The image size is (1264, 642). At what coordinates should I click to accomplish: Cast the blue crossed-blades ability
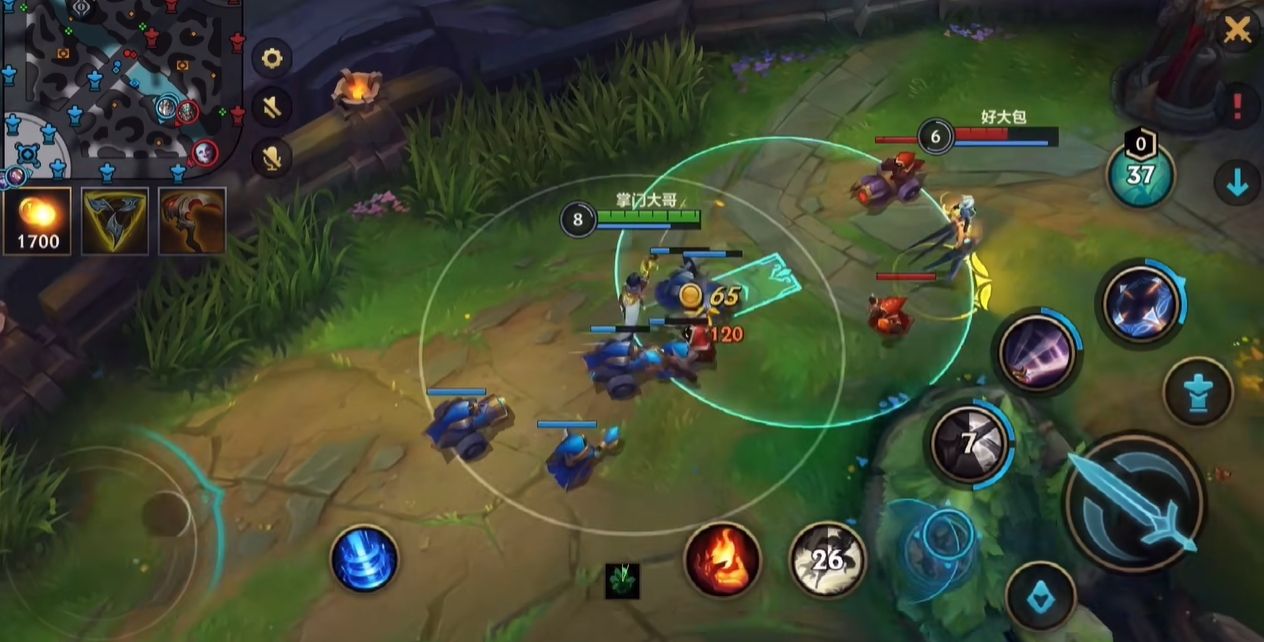click(x=1142, y=303)
